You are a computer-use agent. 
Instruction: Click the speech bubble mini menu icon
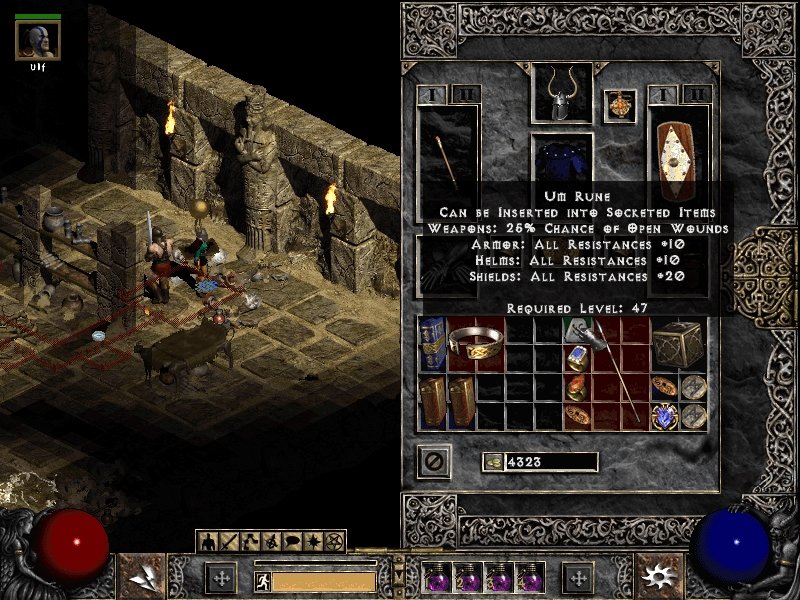coord(289,542)
